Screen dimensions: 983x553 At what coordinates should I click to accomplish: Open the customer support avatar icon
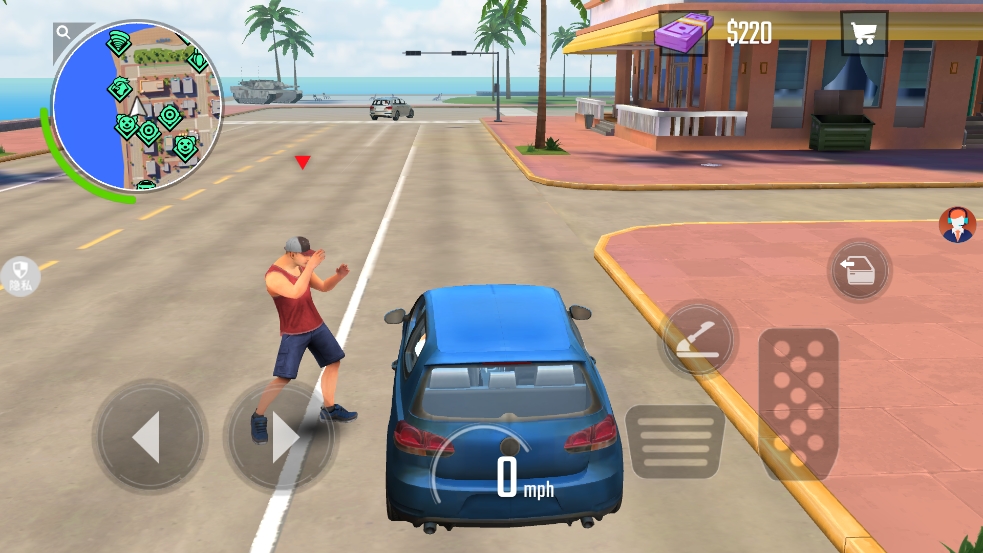pyautogui.click(x=957, y=225)
